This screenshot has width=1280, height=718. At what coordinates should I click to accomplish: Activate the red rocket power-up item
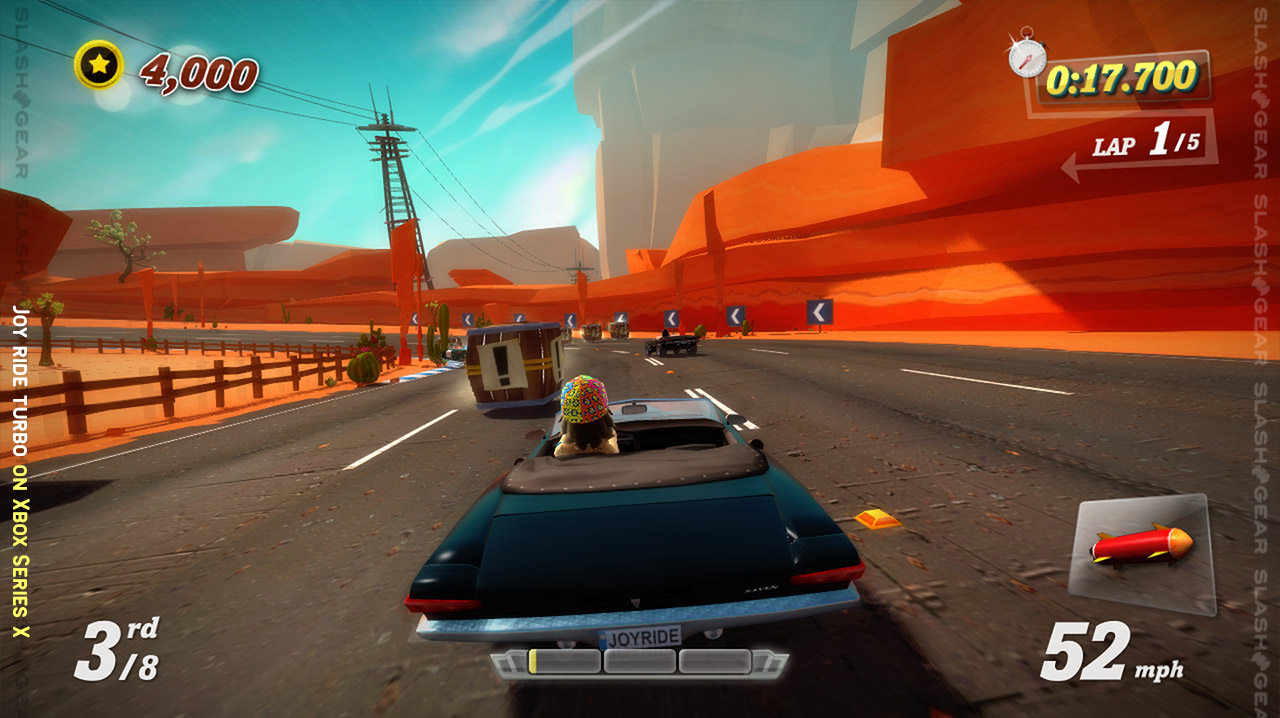click(x=1141, y=546)
